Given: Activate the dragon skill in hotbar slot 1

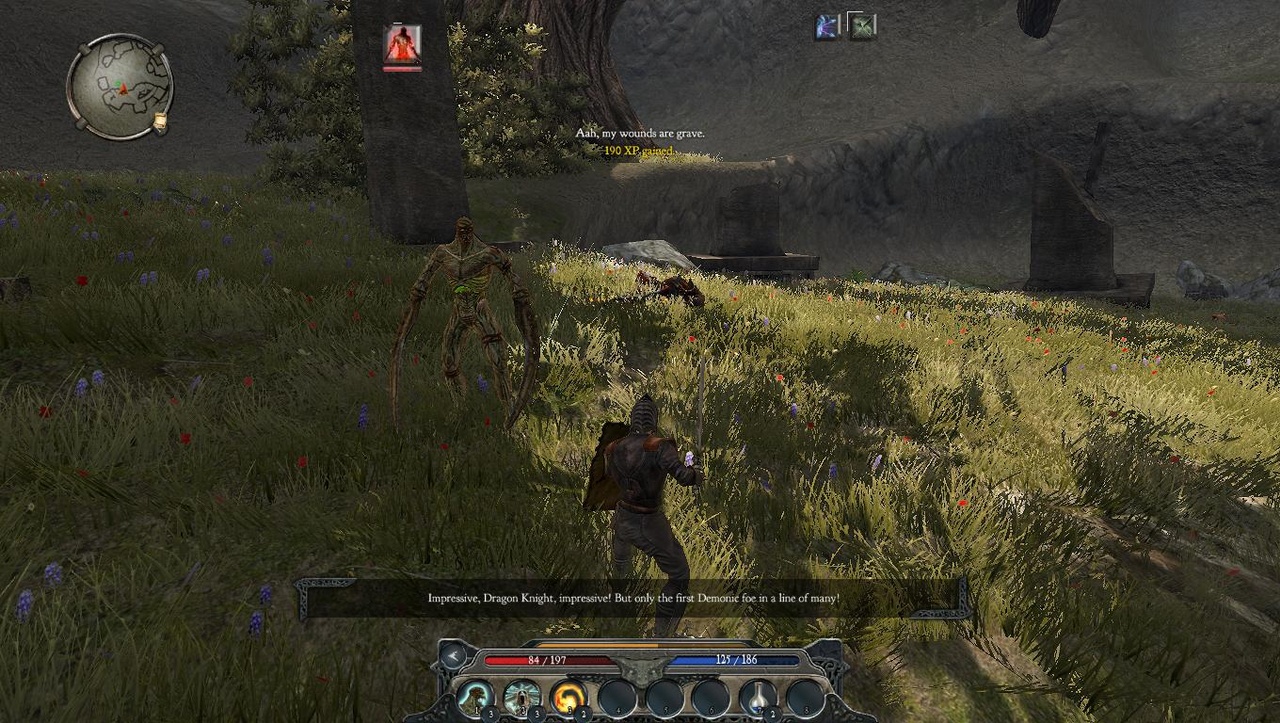Looking at the screenshot, I should pyautogui.click(x=474, y=698).
